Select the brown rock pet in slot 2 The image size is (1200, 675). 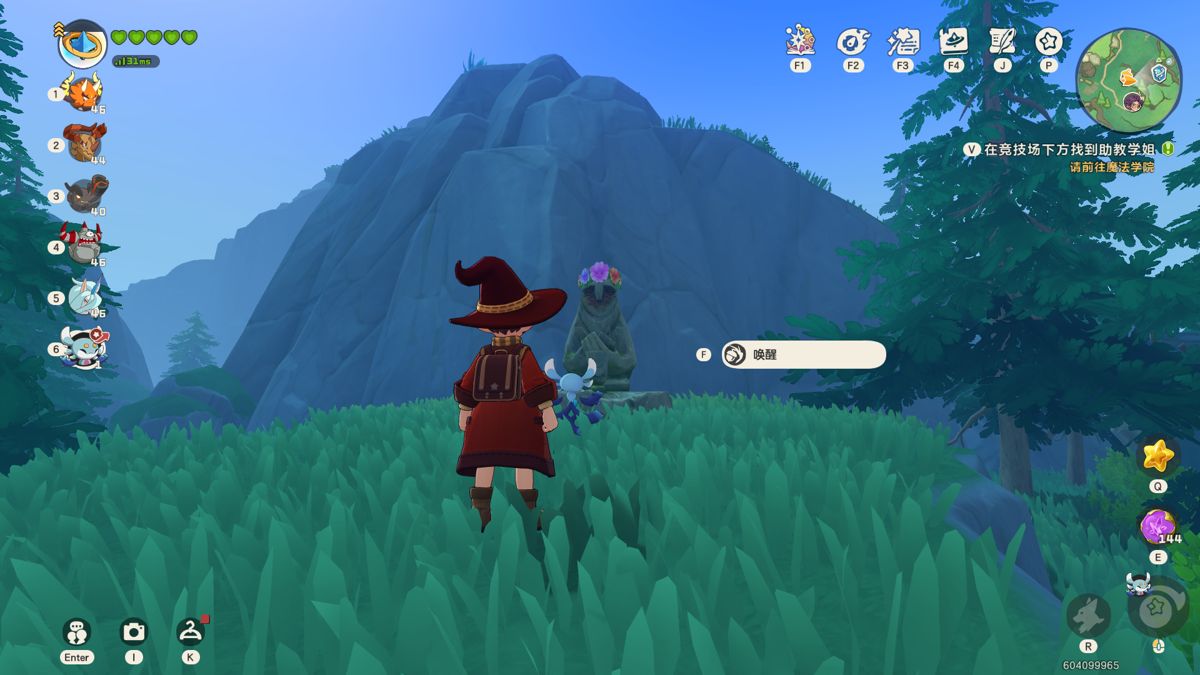pos(84,143)
